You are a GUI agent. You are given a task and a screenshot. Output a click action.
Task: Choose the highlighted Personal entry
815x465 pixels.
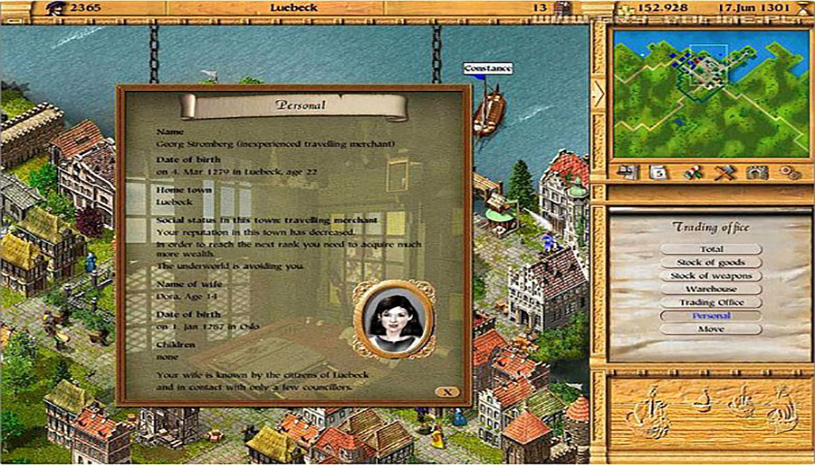[x=711, y=316]
